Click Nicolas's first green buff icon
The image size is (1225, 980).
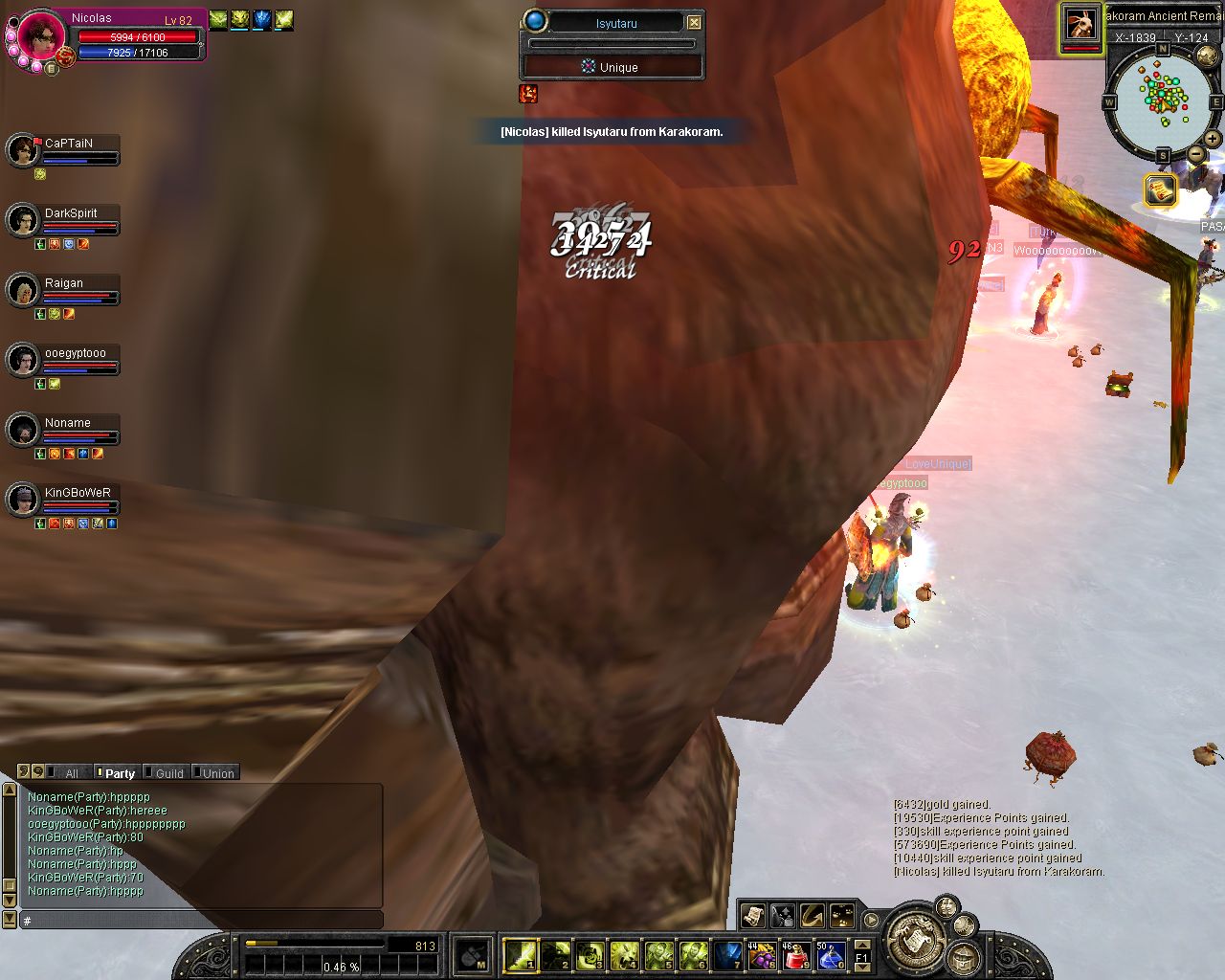217,17
